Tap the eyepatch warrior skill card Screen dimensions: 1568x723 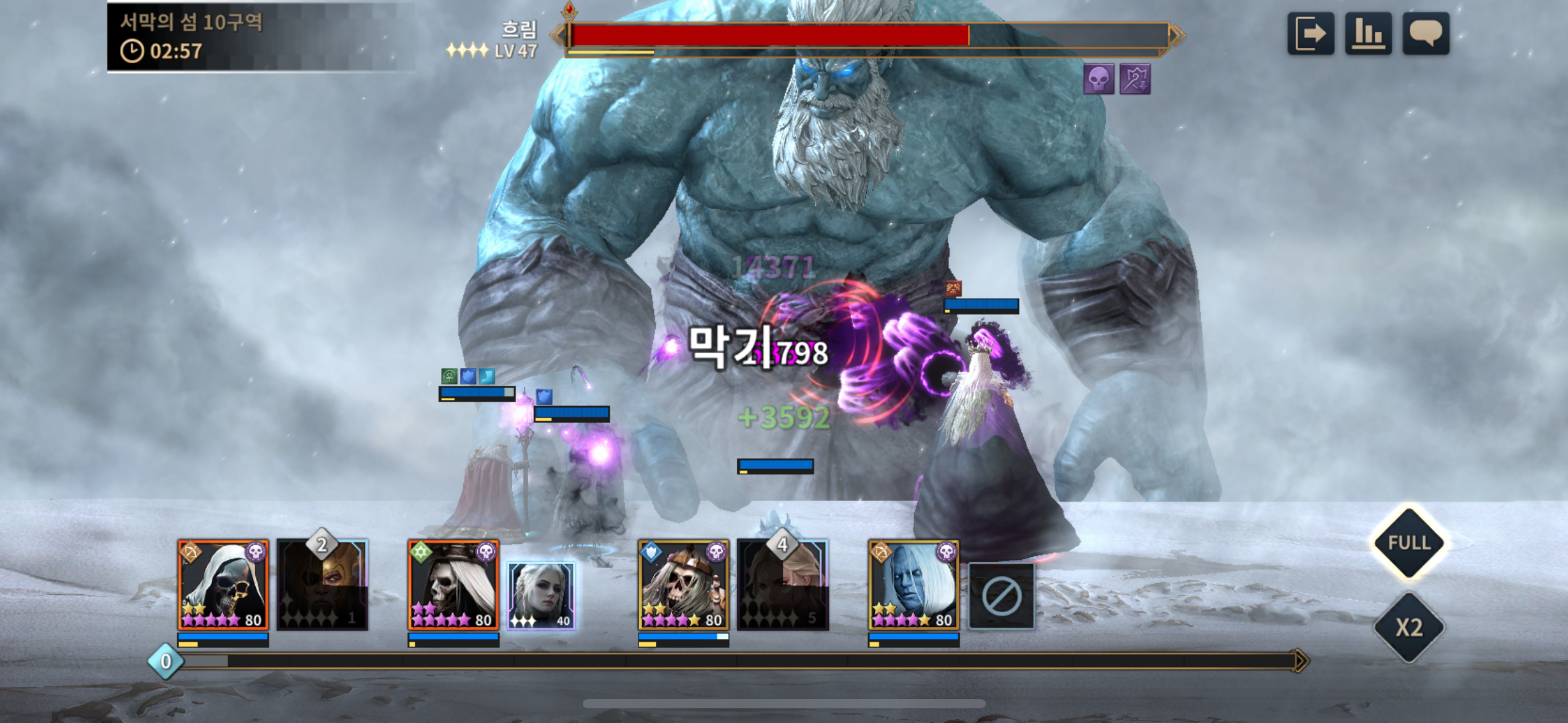pyautogui.click(x=323, y=585)
